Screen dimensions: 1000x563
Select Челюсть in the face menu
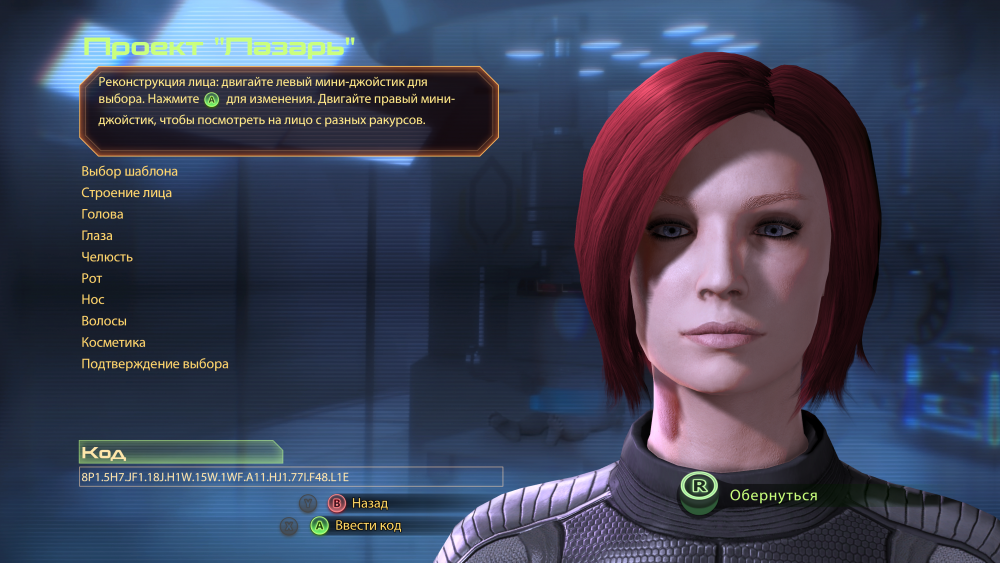coord(107,257)
